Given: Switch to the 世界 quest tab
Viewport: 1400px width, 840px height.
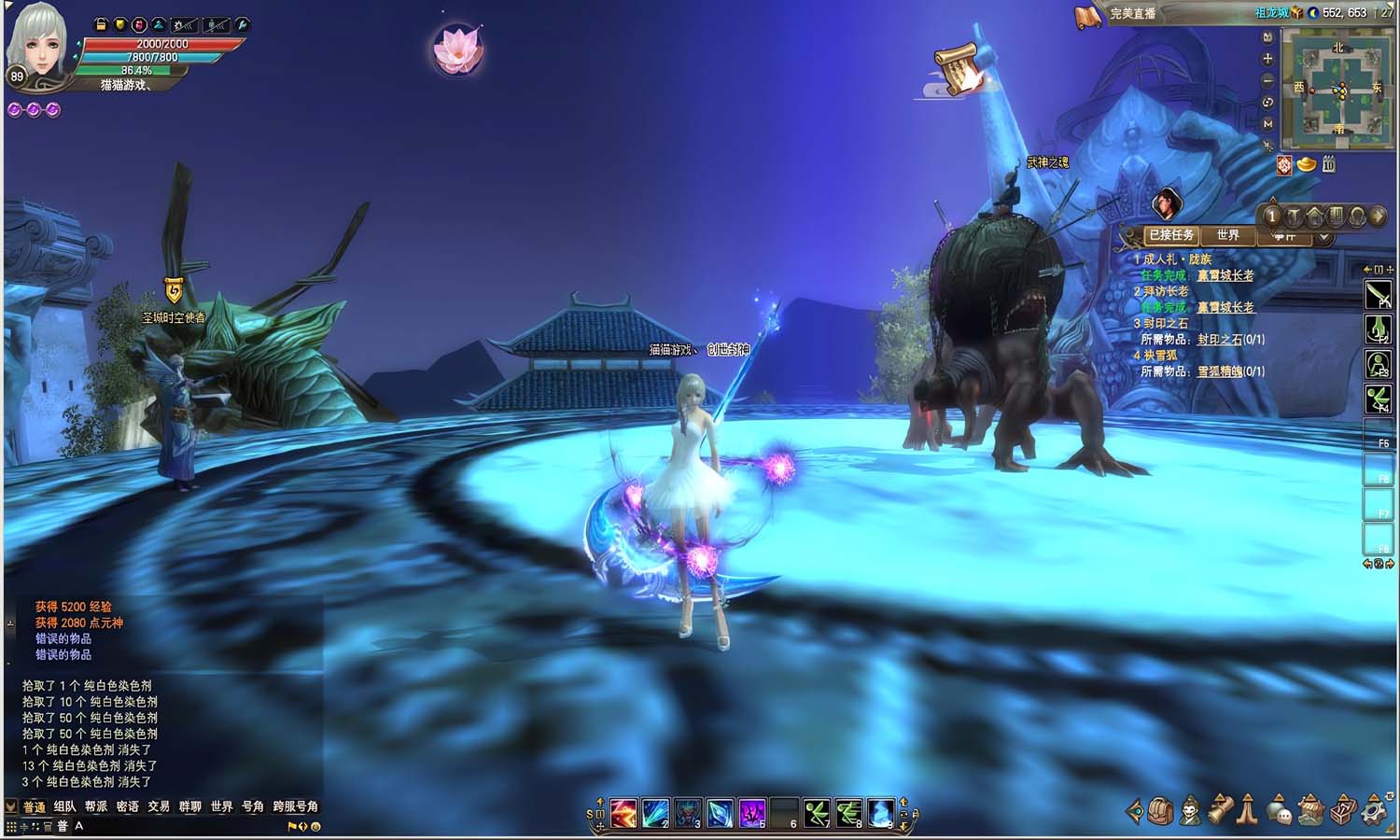Looking at the screenshot, I should (1227, 235).
